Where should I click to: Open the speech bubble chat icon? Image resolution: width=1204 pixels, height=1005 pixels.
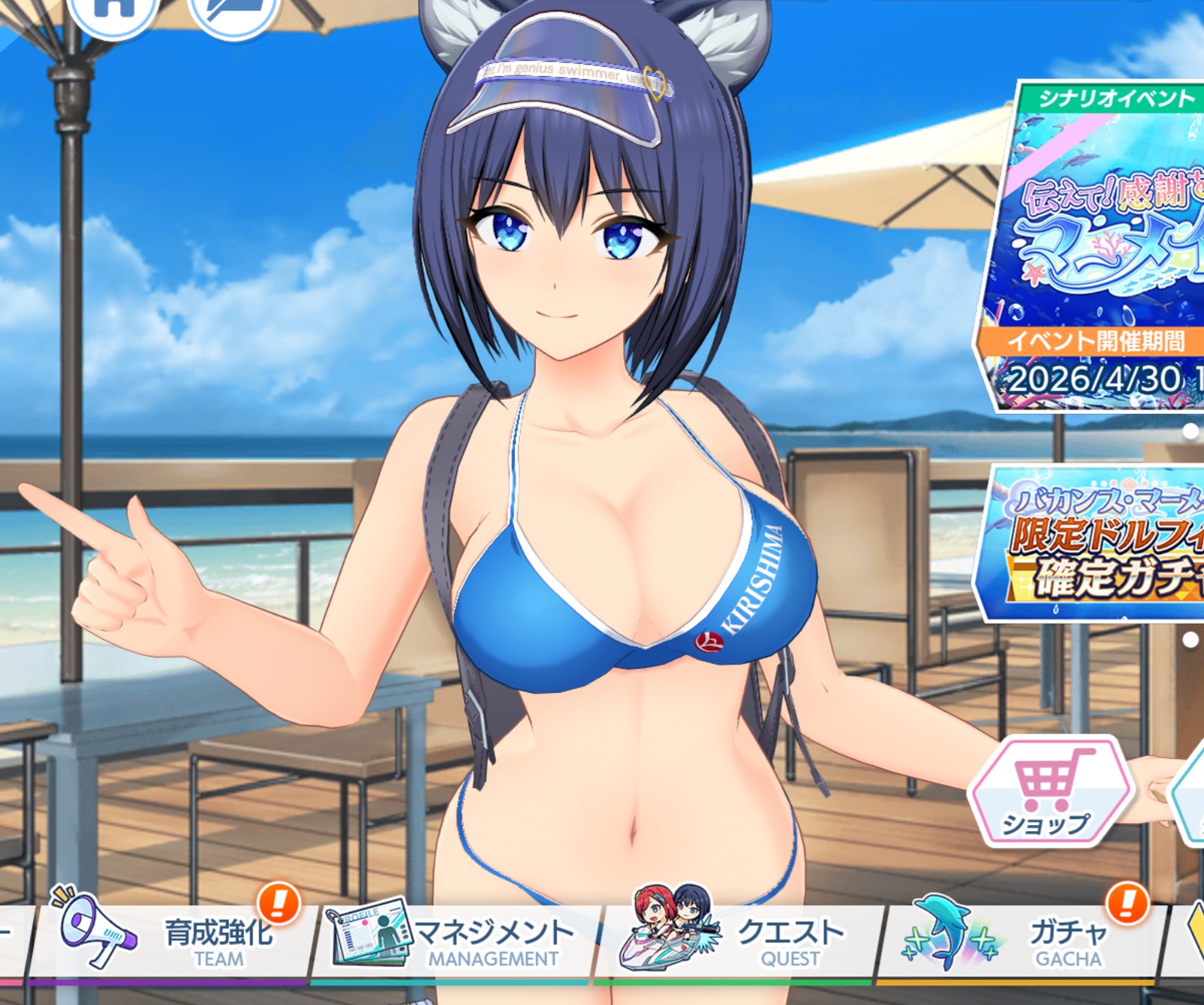coord(233,11)
